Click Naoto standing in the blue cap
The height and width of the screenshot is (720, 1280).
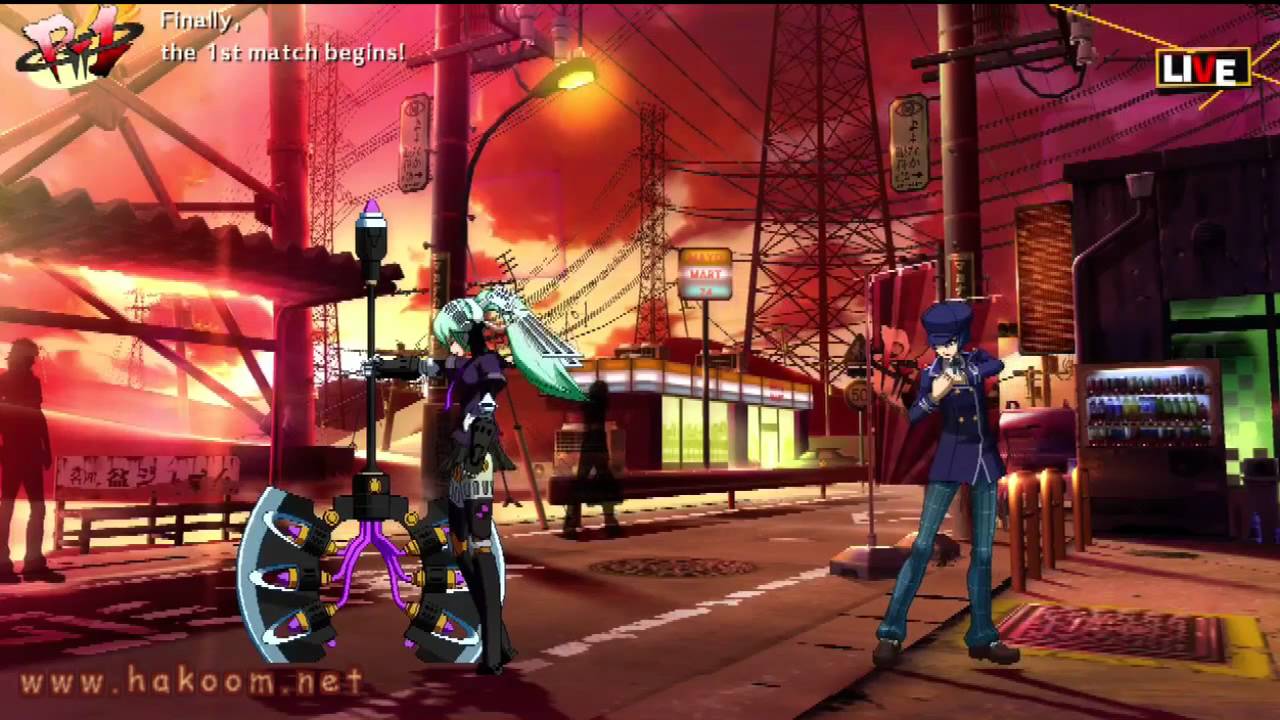950,450
